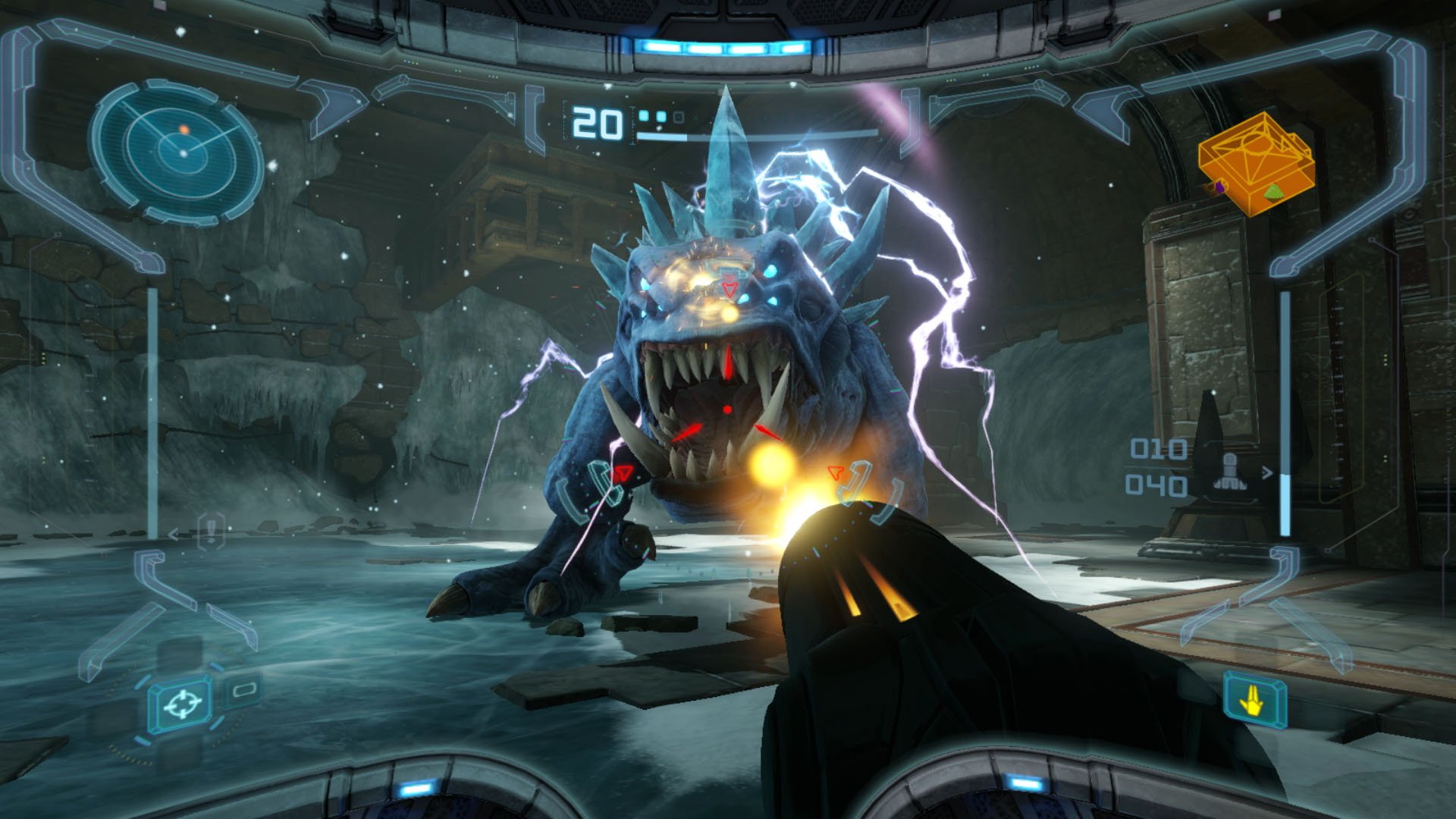This screenshot has height=819, width=1456.
Task: Toggle the lock-on reticle on the creature
Action: tap(728, 409)
